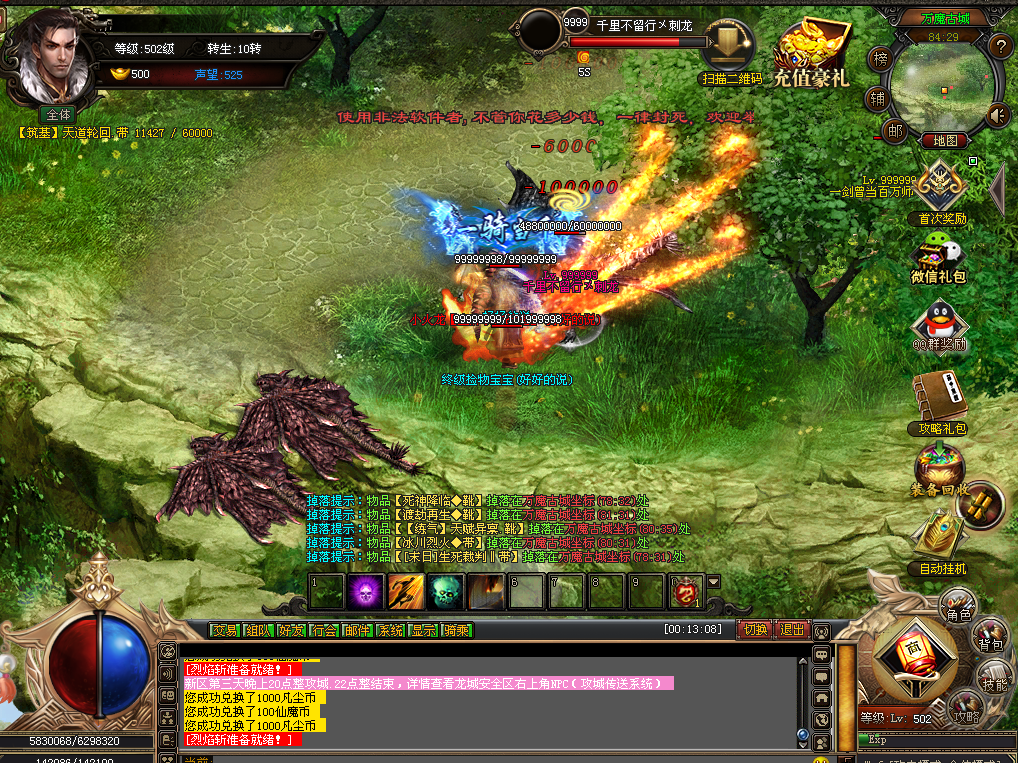Toggle the sound speaker button

(x=998, y=116)
